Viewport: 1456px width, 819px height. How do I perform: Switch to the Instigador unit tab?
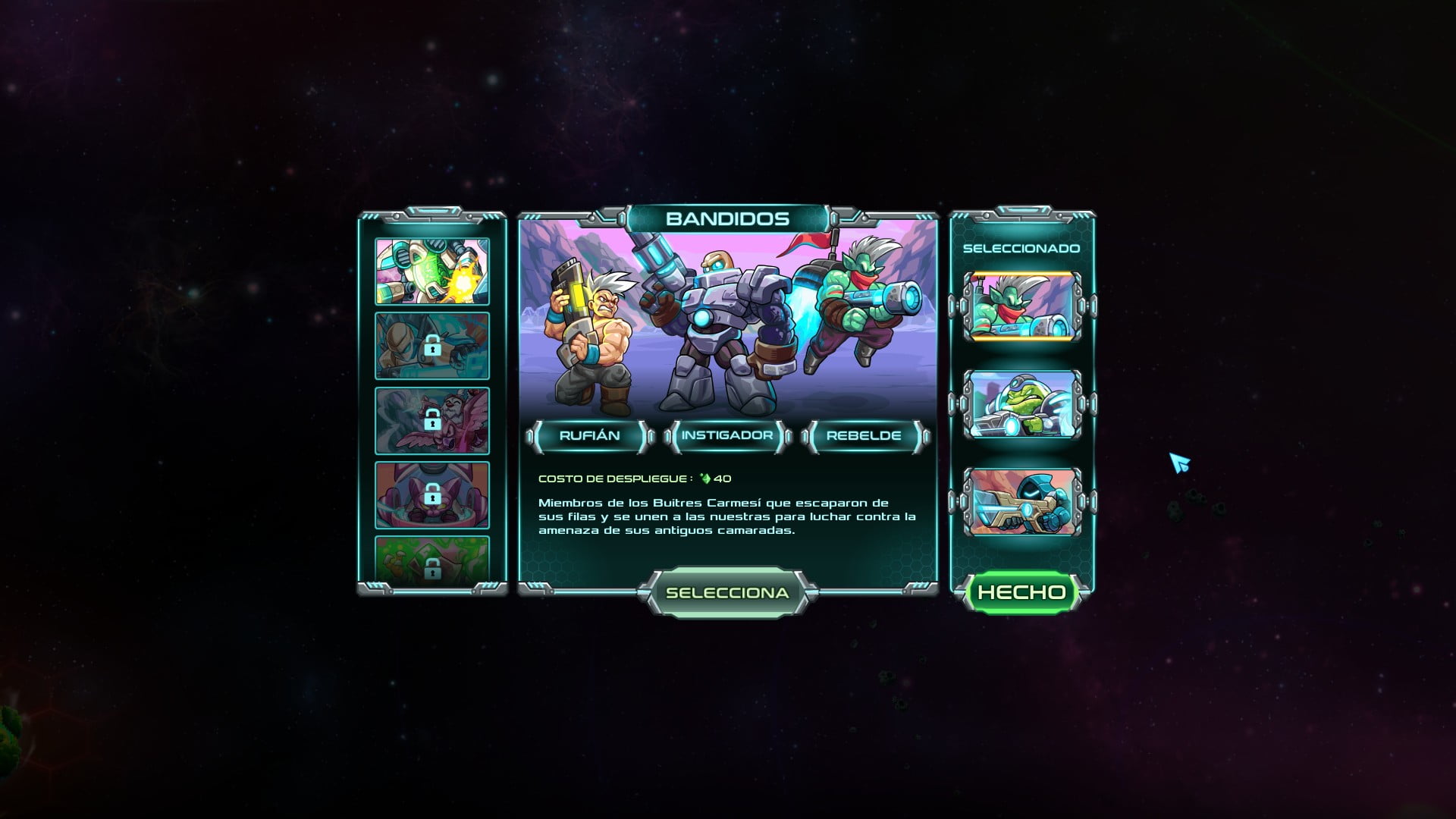726,436
